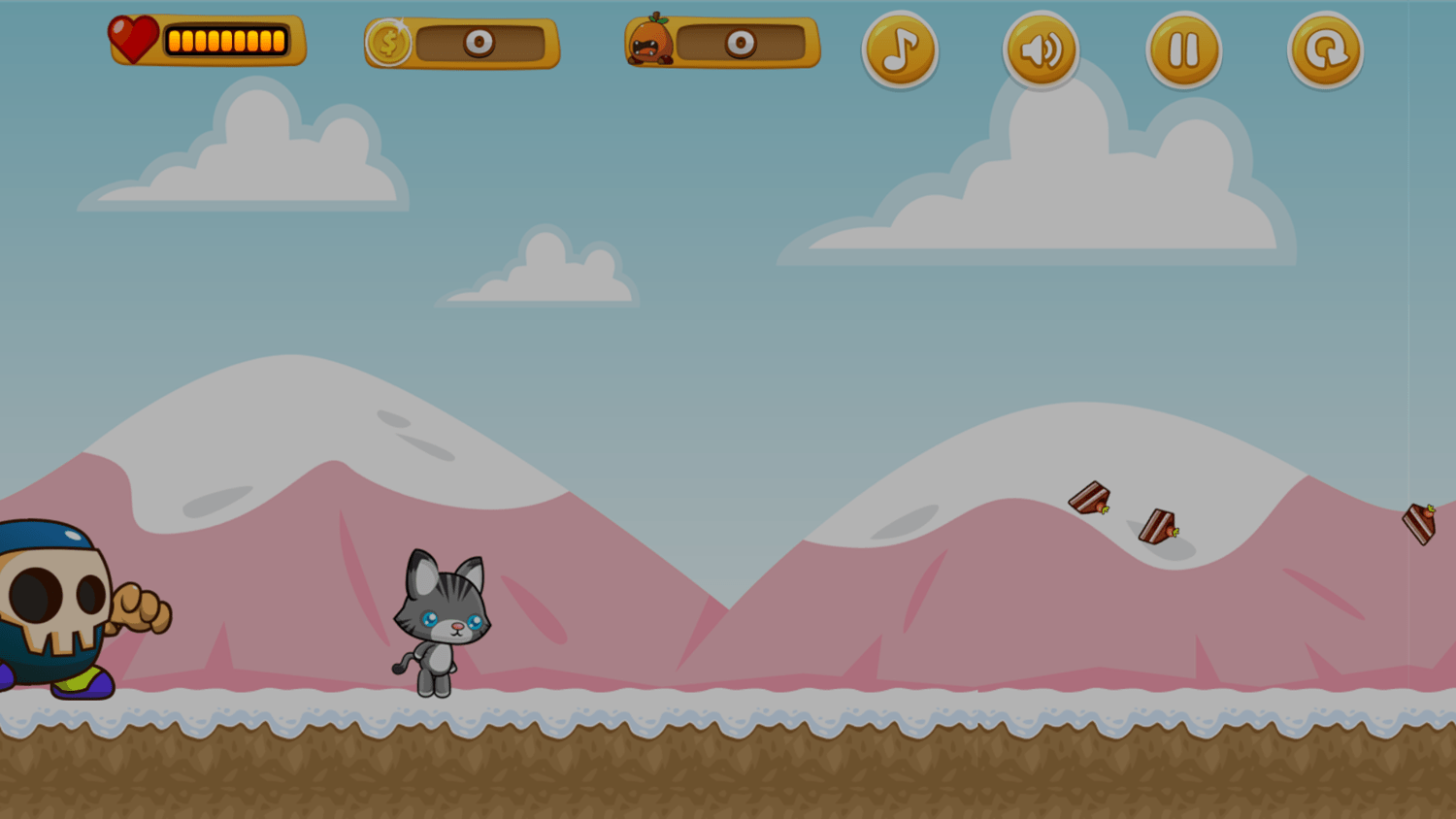Viewport: 1456px width, 819px height.
Task: Click the orange health progress bar
Action: pos(225,40)
